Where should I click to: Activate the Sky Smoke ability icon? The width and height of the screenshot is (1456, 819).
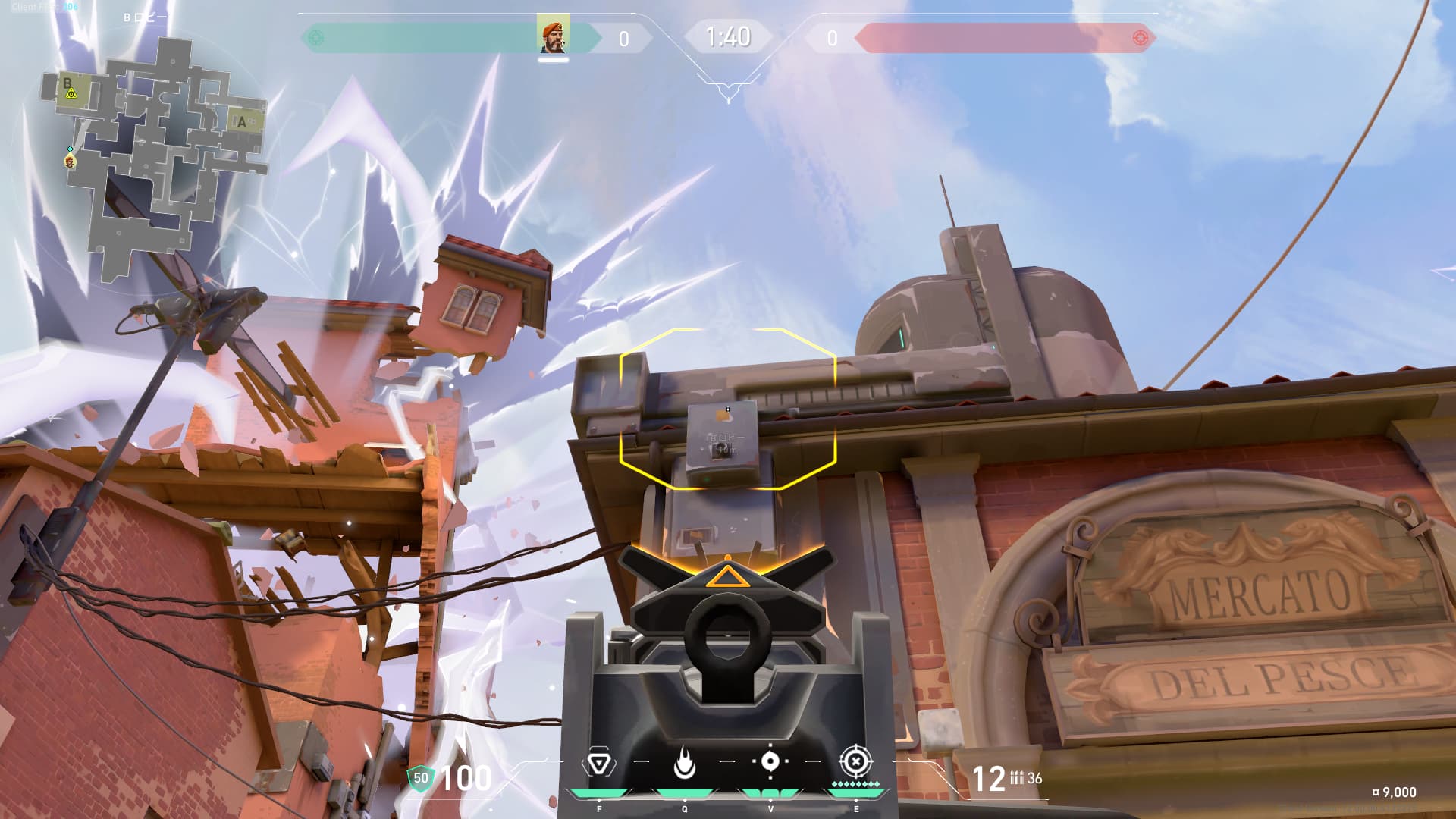coord(770,761)
